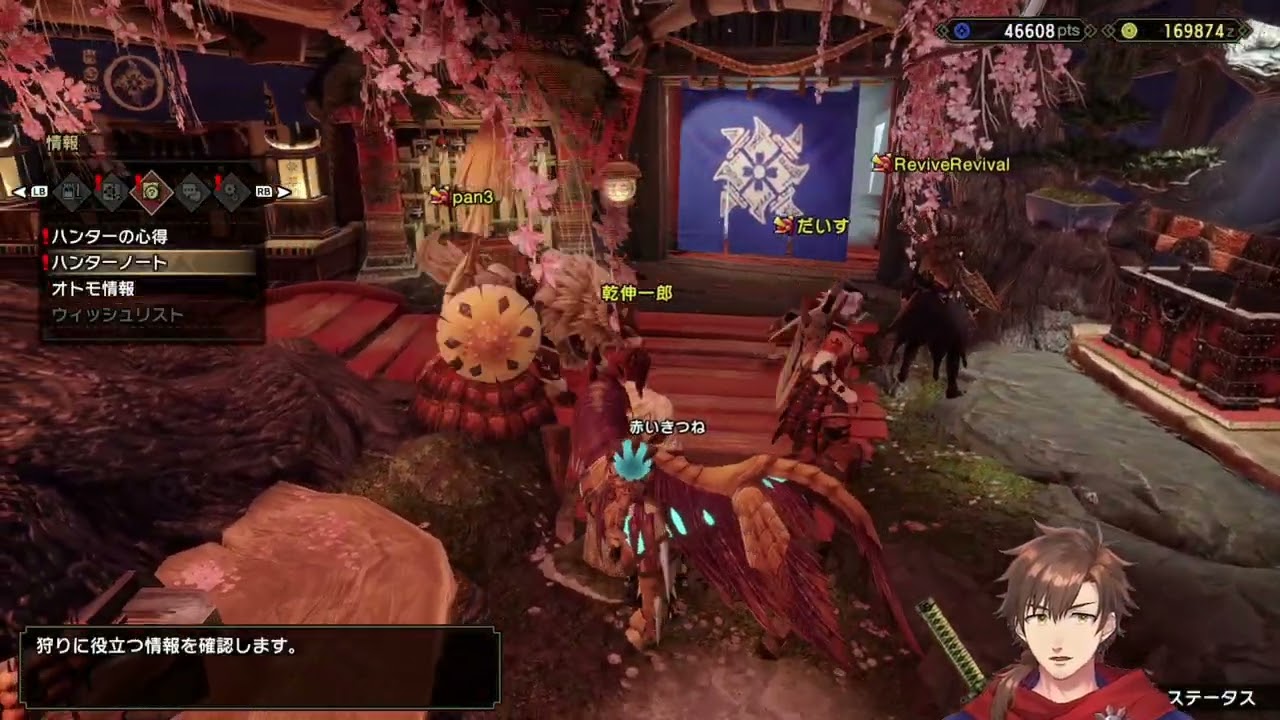Switch to the quest tab with dots icon

tap(111, 191)
